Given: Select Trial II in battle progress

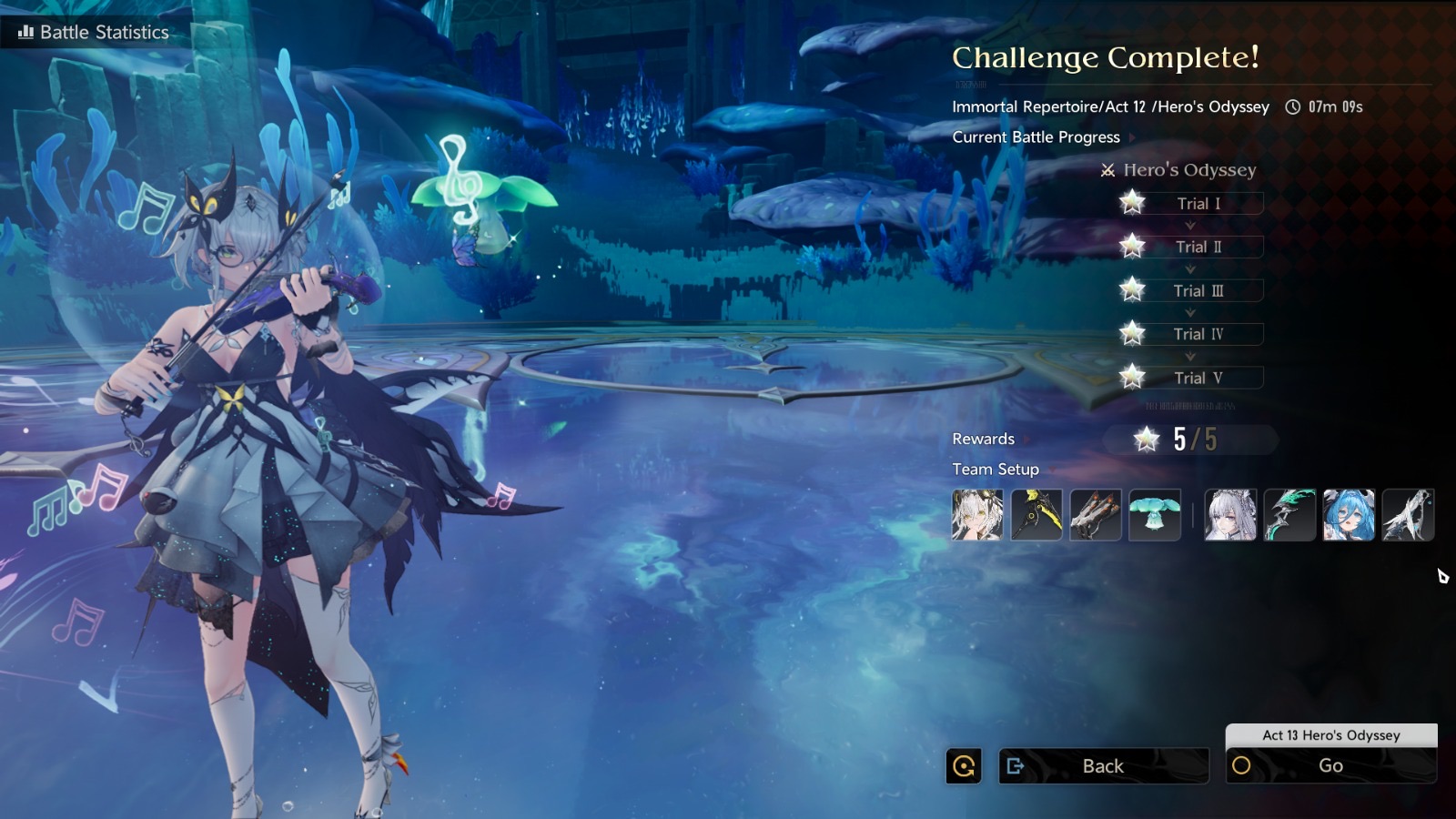Looking at the screenshot, I should [1198, 247].
